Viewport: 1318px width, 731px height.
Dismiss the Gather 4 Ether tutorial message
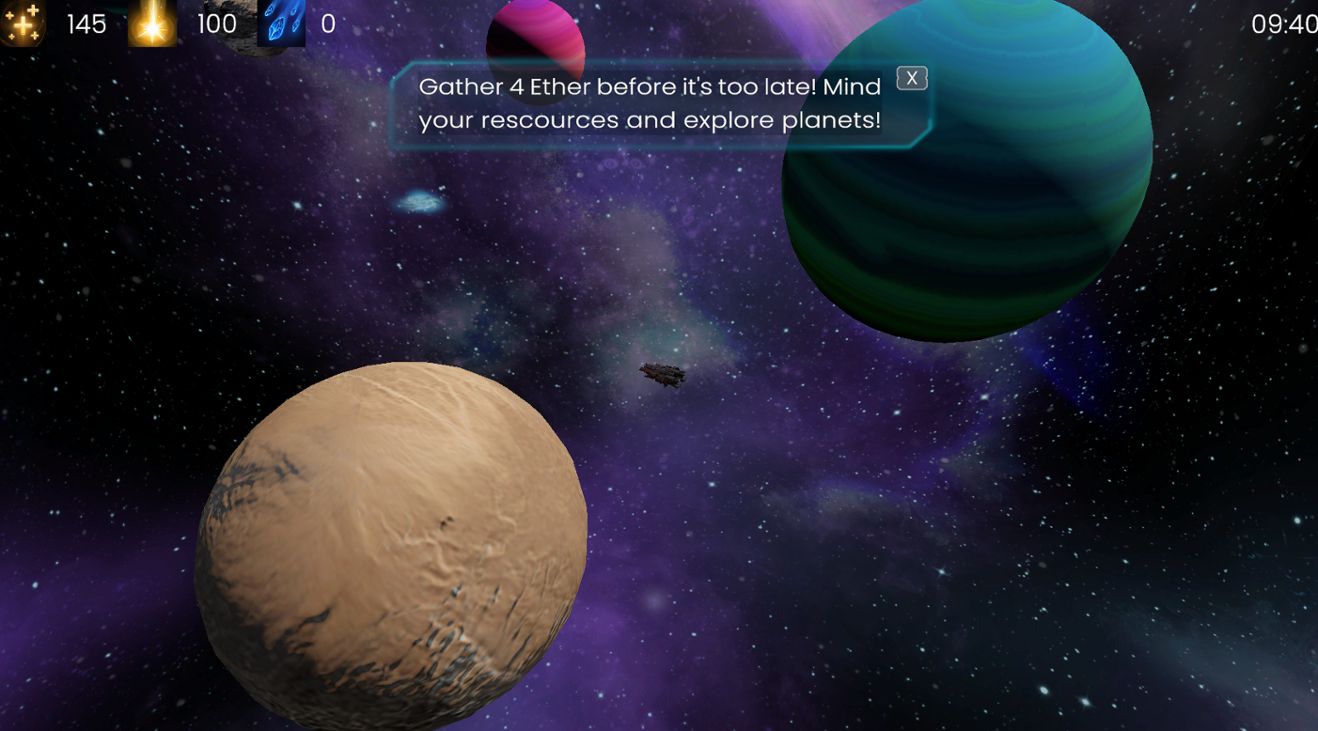[911, 77]
